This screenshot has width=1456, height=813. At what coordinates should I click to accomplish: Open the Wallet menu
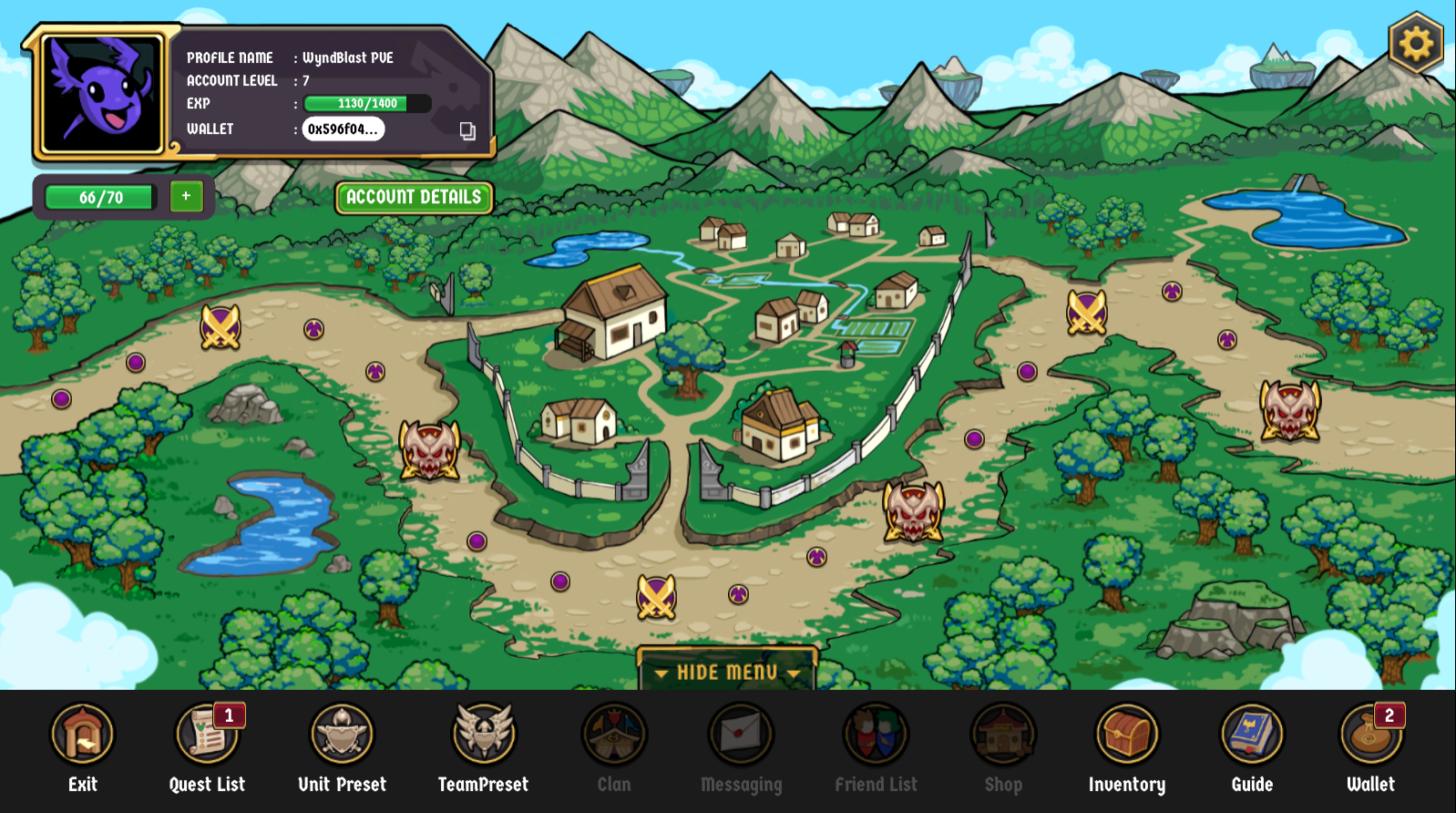click(1370, 734)
